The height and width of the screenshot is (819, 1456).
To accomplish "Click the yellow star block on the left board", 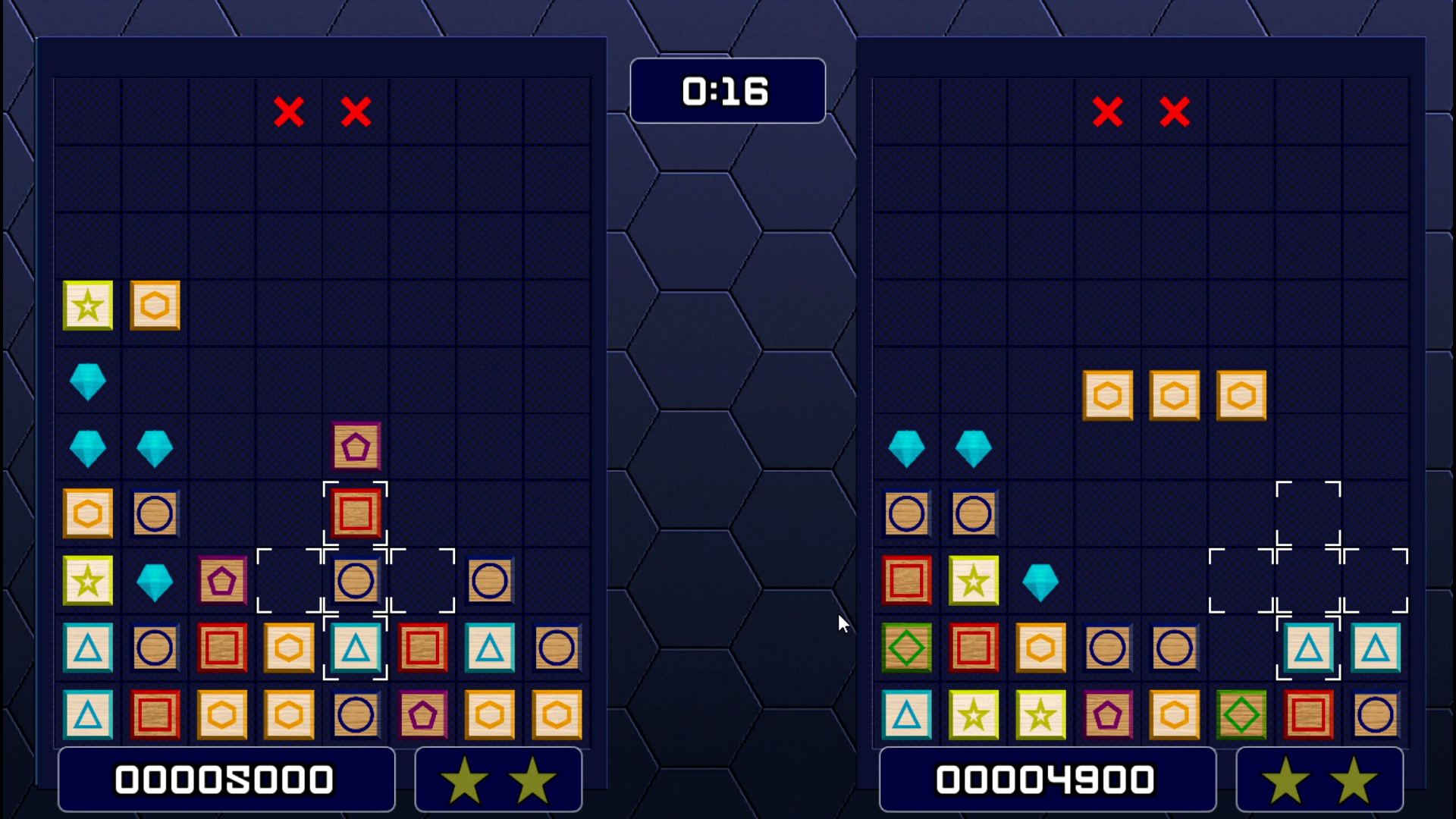I will coord(88,306).
